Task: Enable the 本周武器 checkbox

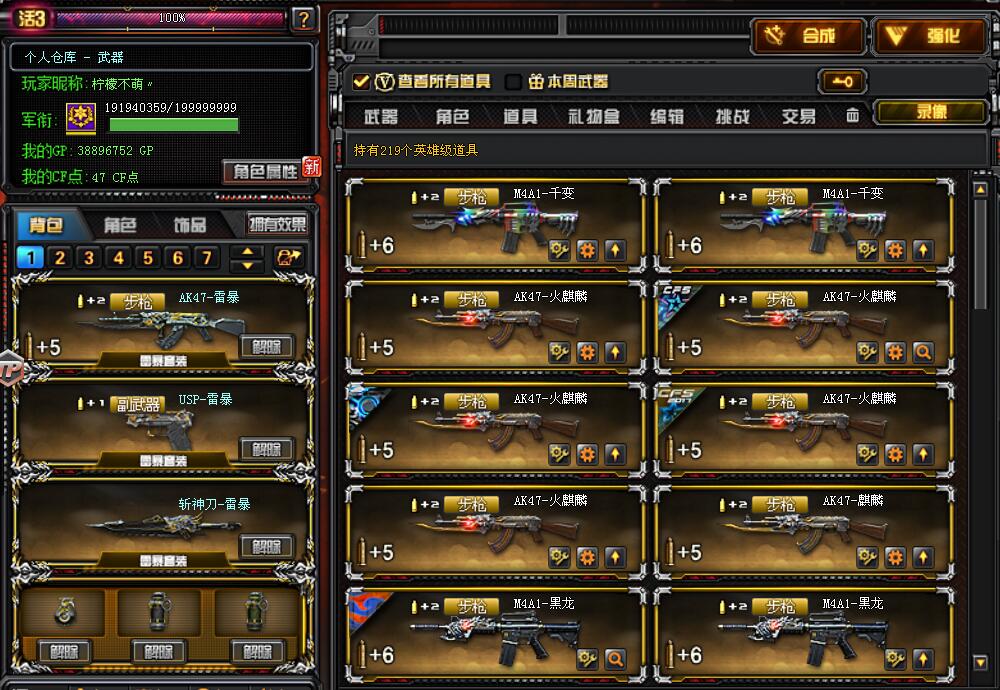Action: pyautogui.click(x=514, y=82)
